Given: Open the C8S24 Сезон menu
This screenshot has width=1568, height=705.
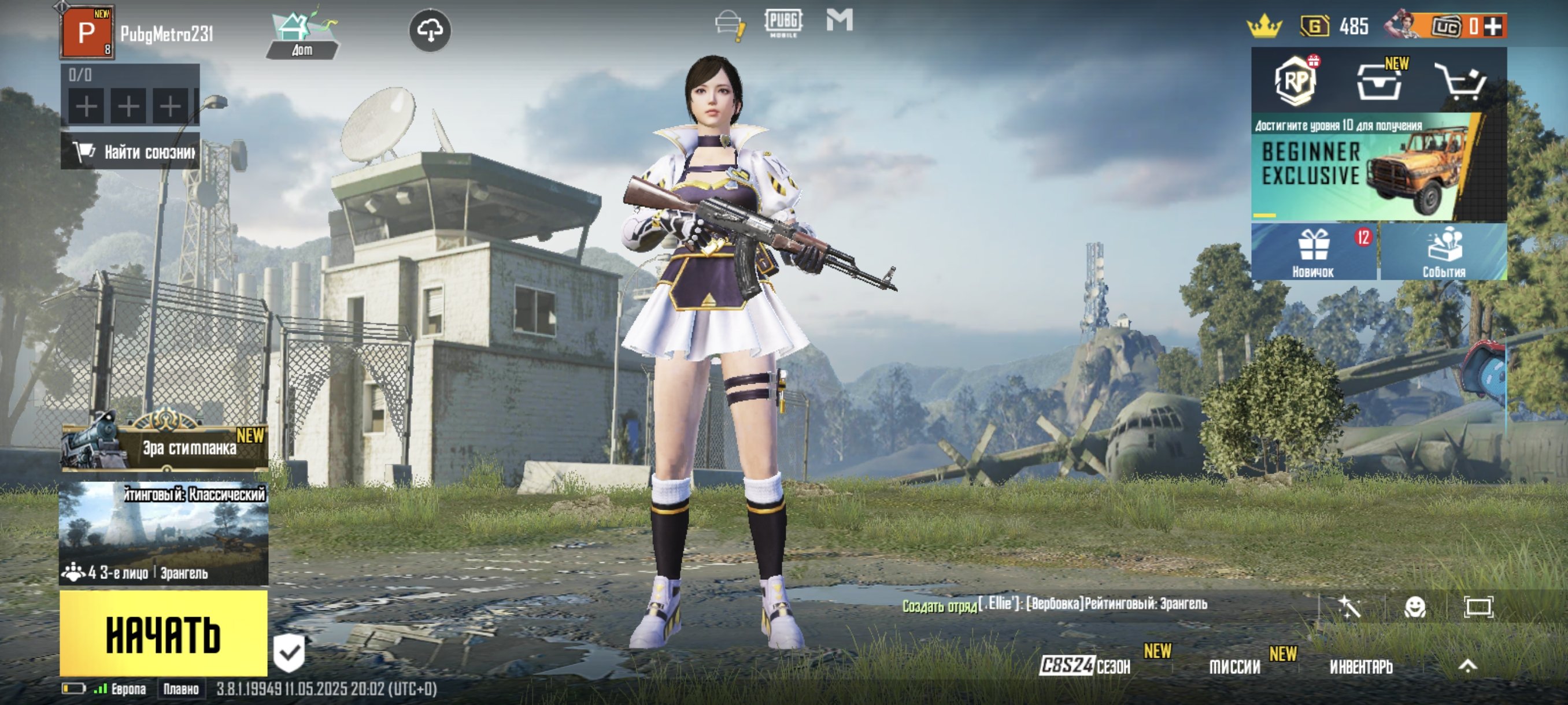Looking at the screenshot, I should (x=1085, y=666).
